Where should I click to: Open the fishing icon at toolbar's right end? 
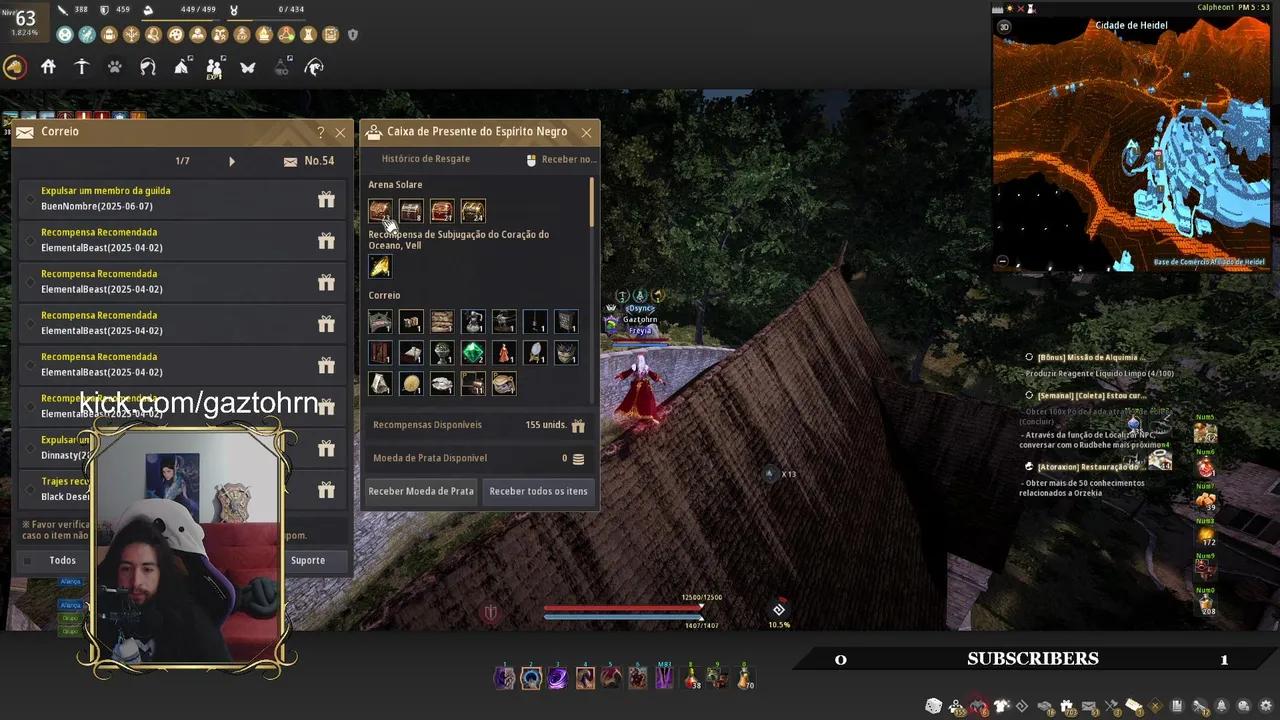[x=314, y=67]
